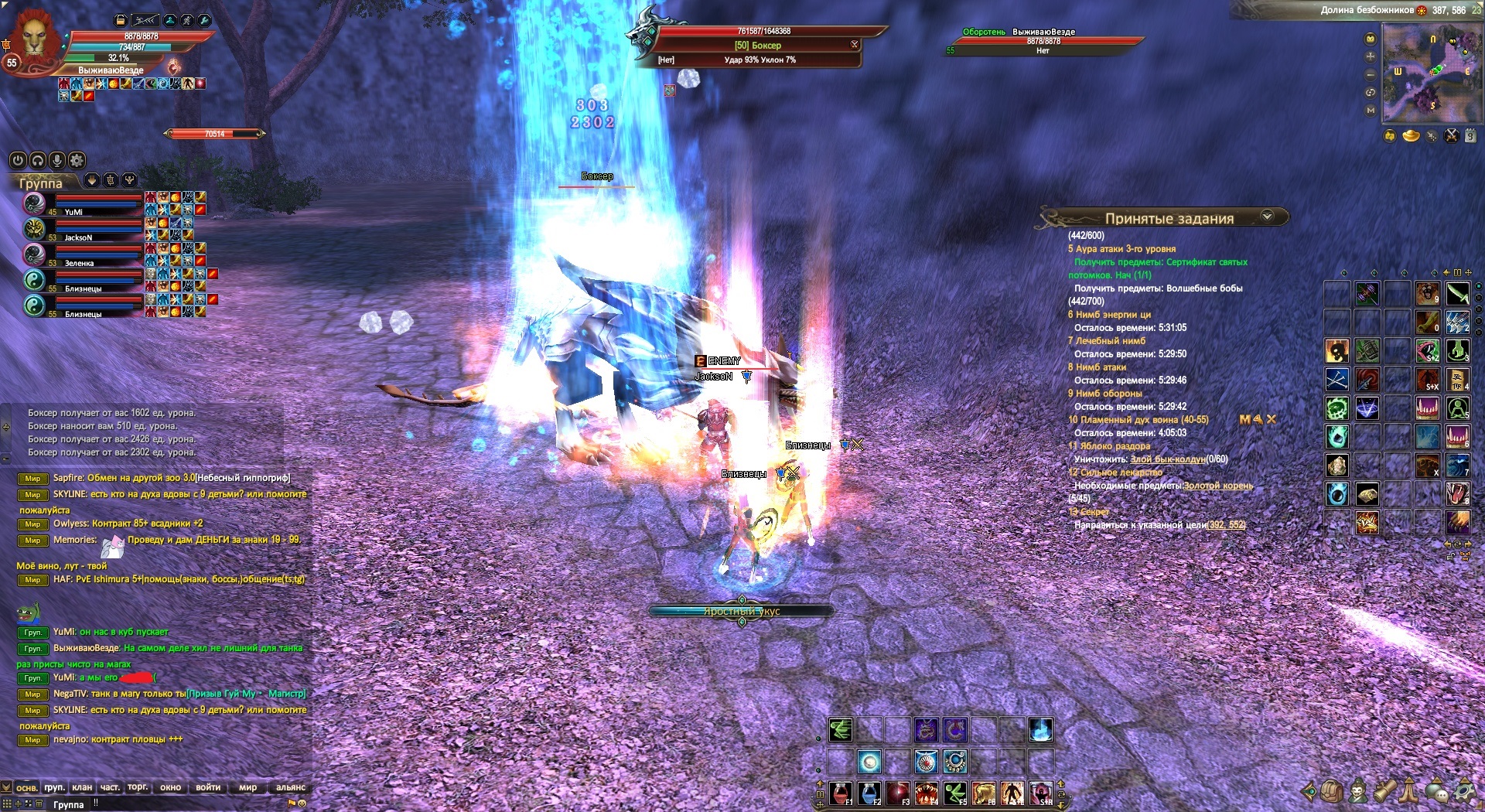Open the calendar icon below minimap
Viewport: 1485px width, 812px height.
coord(1470,136)
